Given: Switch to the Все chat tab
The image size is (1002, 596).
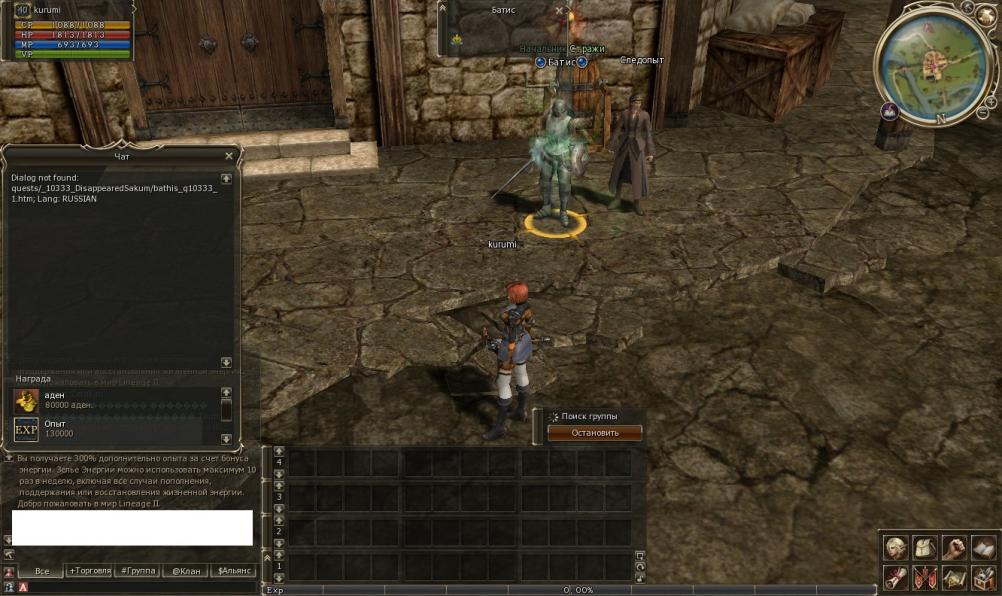Looking at the screenshot, I should click(x=42, y=571).
